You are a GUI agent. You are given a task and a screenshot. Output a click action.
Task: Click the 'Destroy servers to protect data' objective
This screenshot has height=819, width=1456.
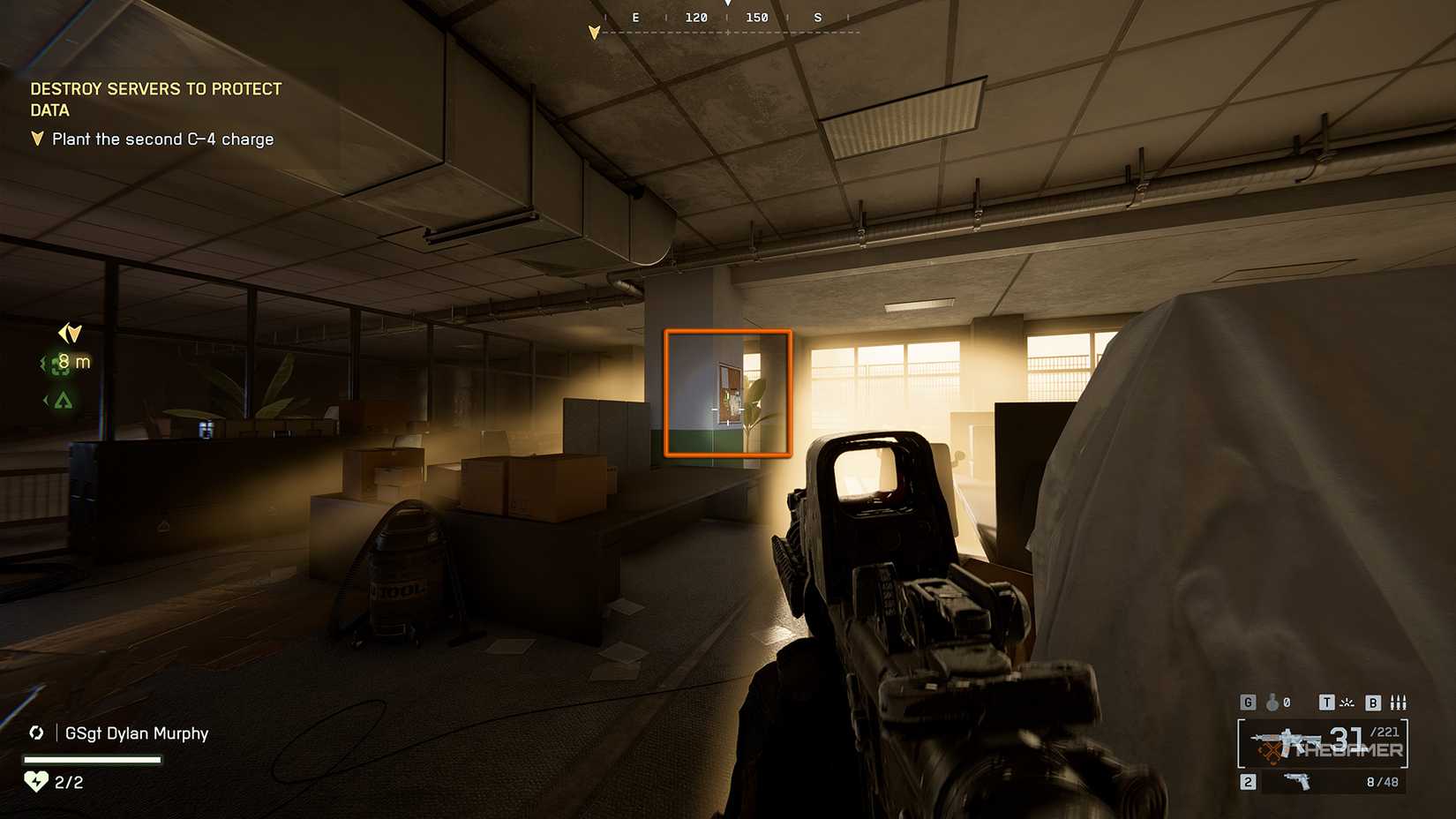point(156,99)
